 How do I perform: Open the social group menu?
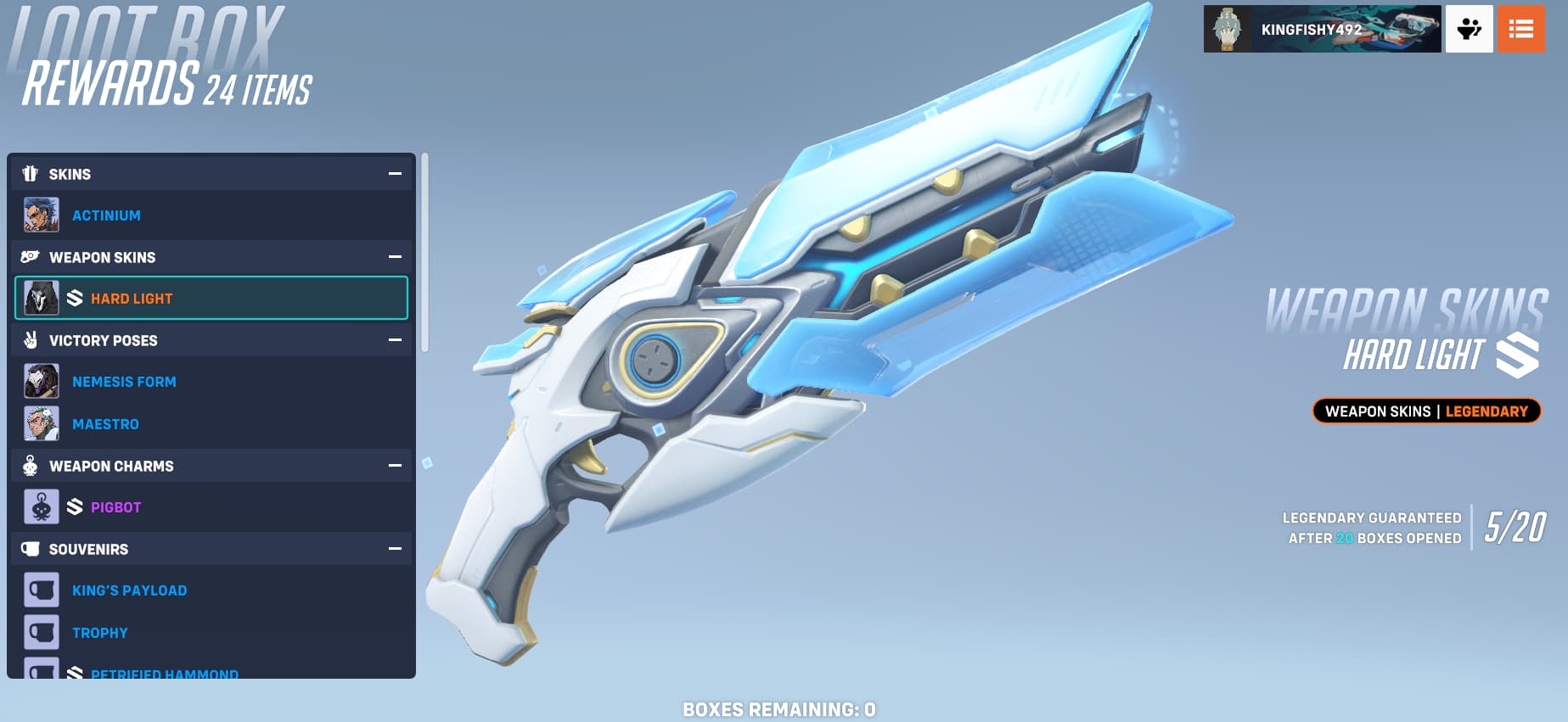pyautogui.click(x=1469, y=29)
